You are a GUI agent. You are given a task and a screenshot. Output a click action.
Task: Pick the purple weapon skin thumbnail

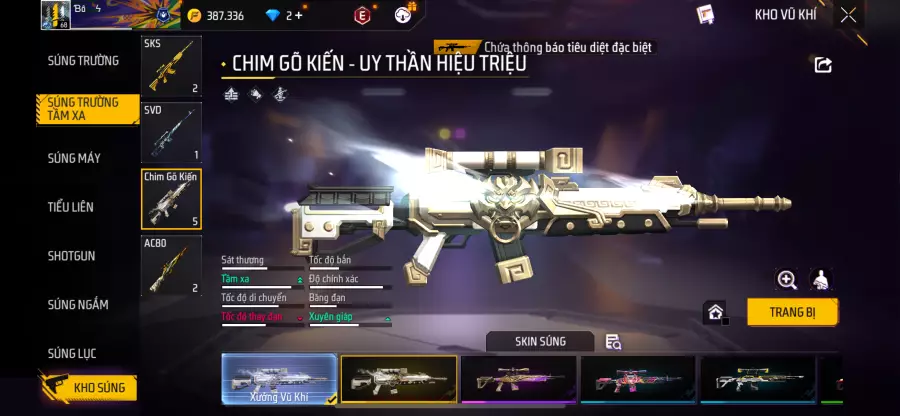pos(518,380)
